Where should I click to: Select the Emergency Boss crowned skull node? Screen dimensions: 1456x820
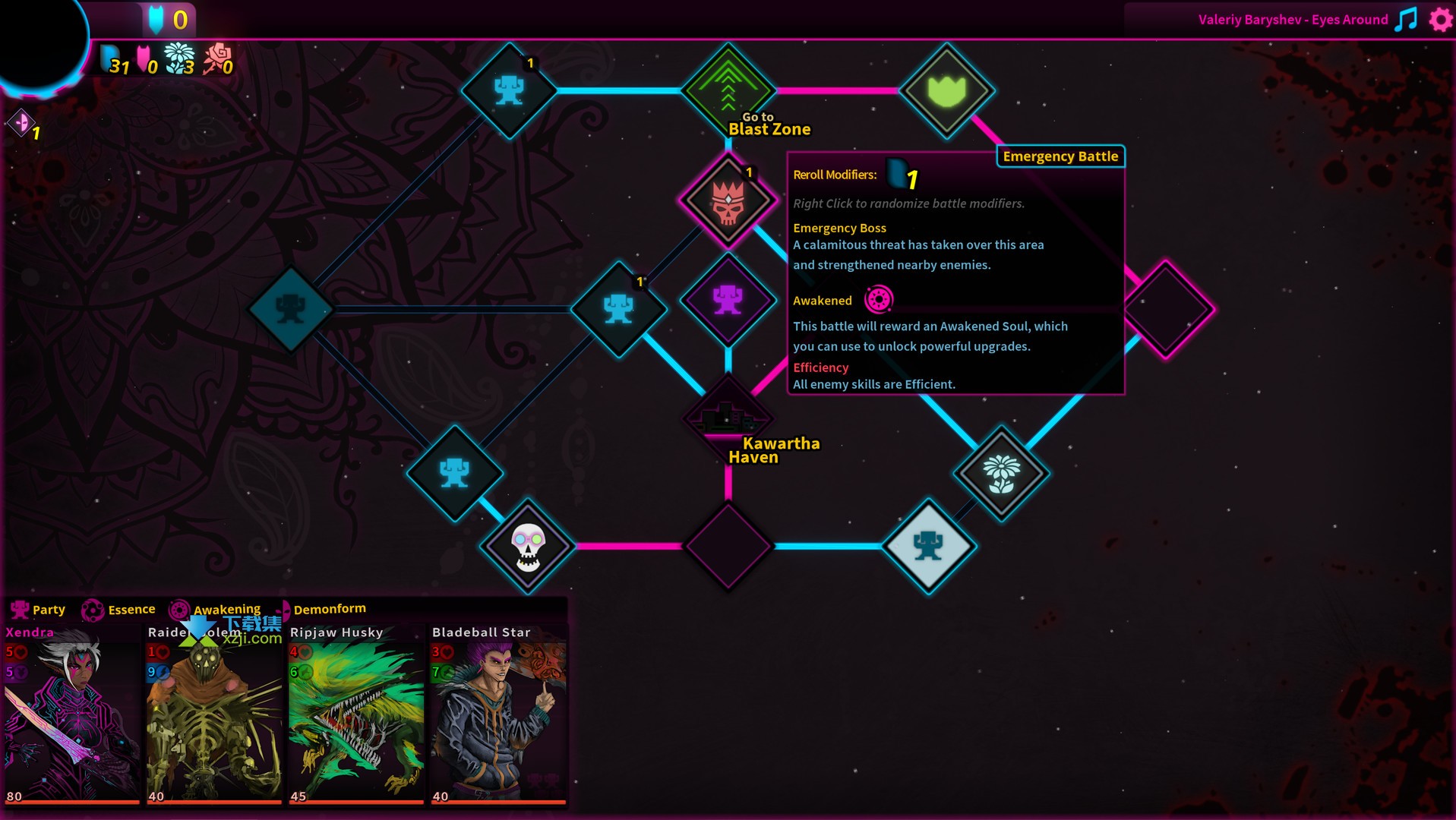coord(728,200)
